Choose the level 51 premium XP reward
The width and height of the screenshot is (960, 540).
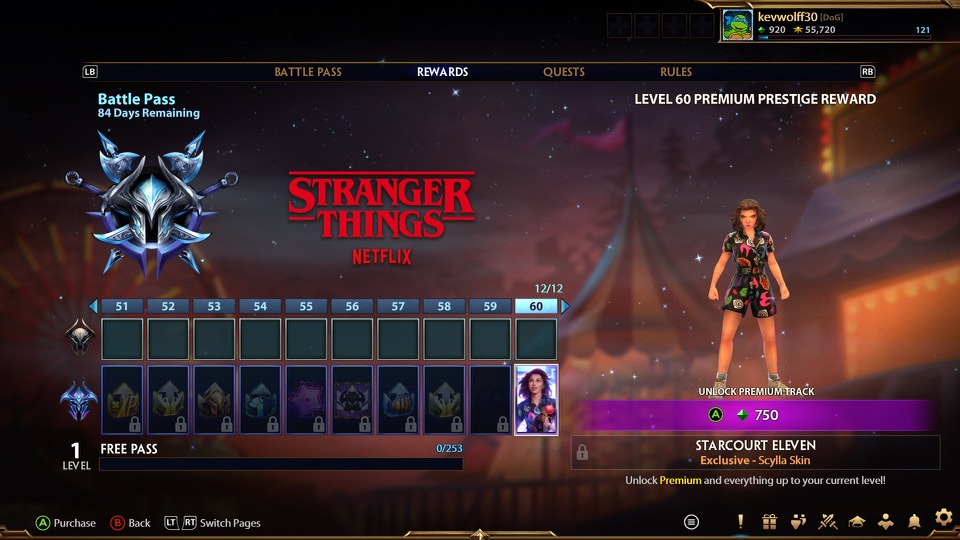(124, 400)
